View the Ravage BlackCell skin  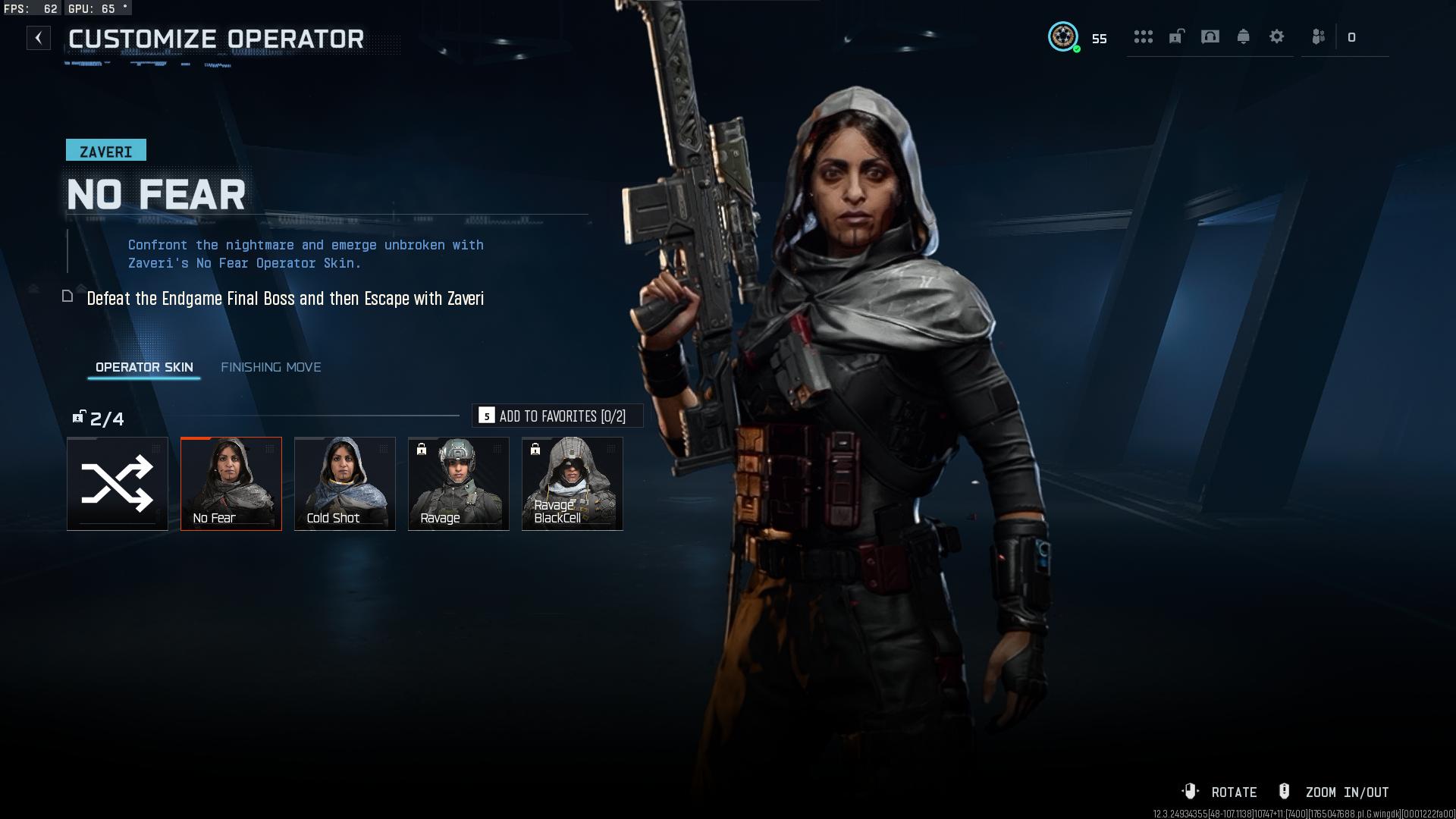[573, 484]
